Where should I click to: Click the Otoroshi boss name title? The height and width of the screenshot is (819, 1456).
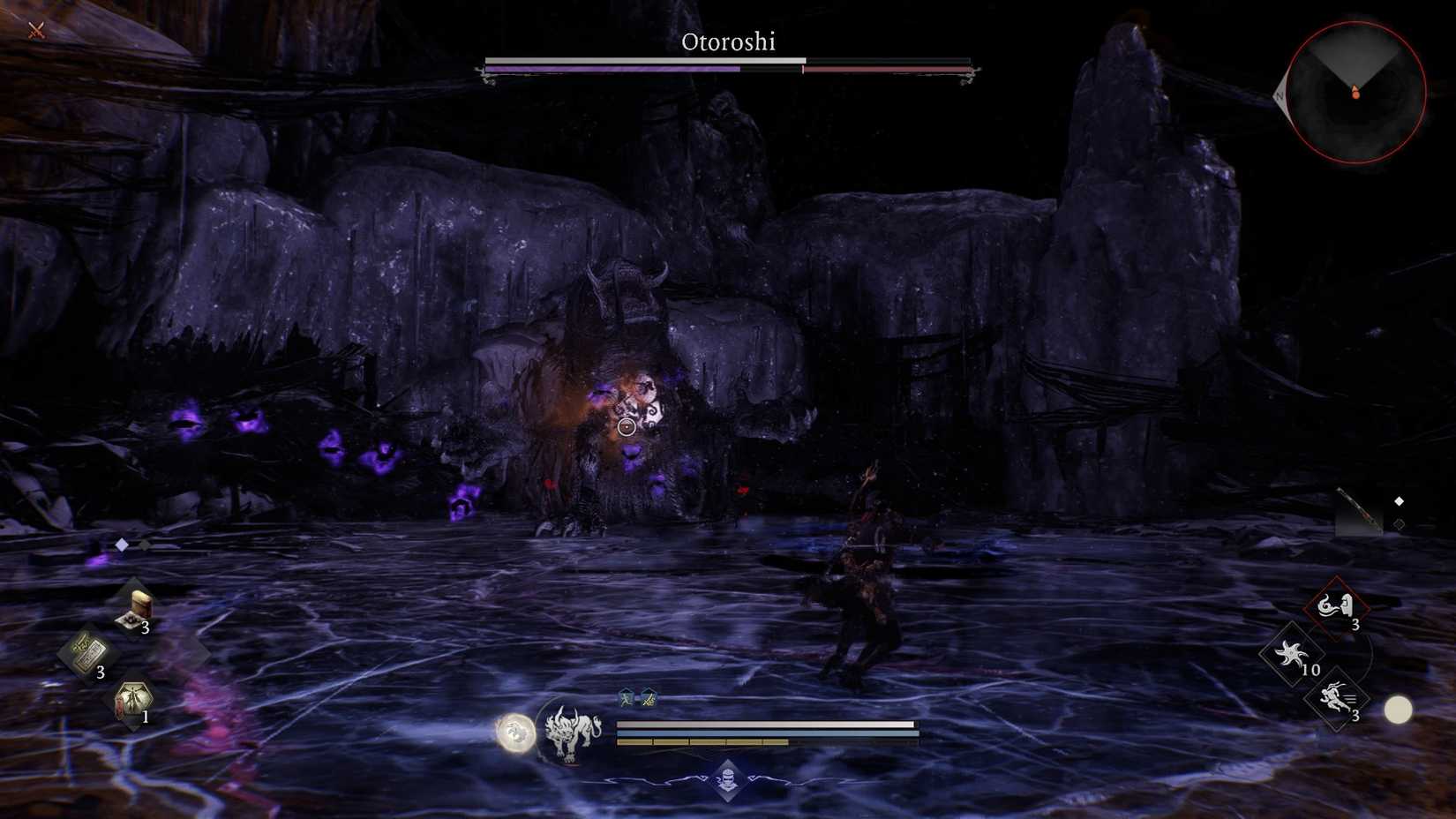tap(728, 41)
